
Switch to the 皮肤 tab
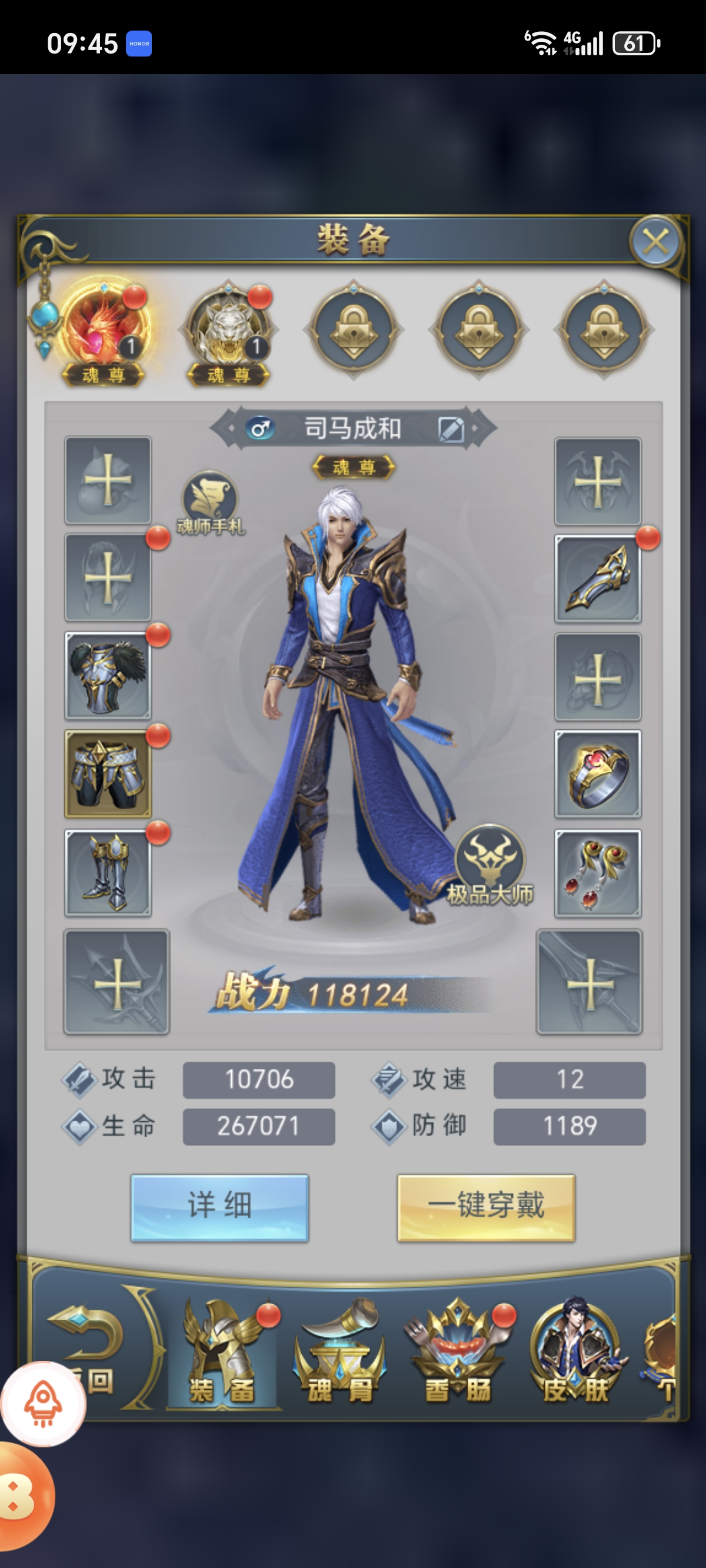point(575,1354)
